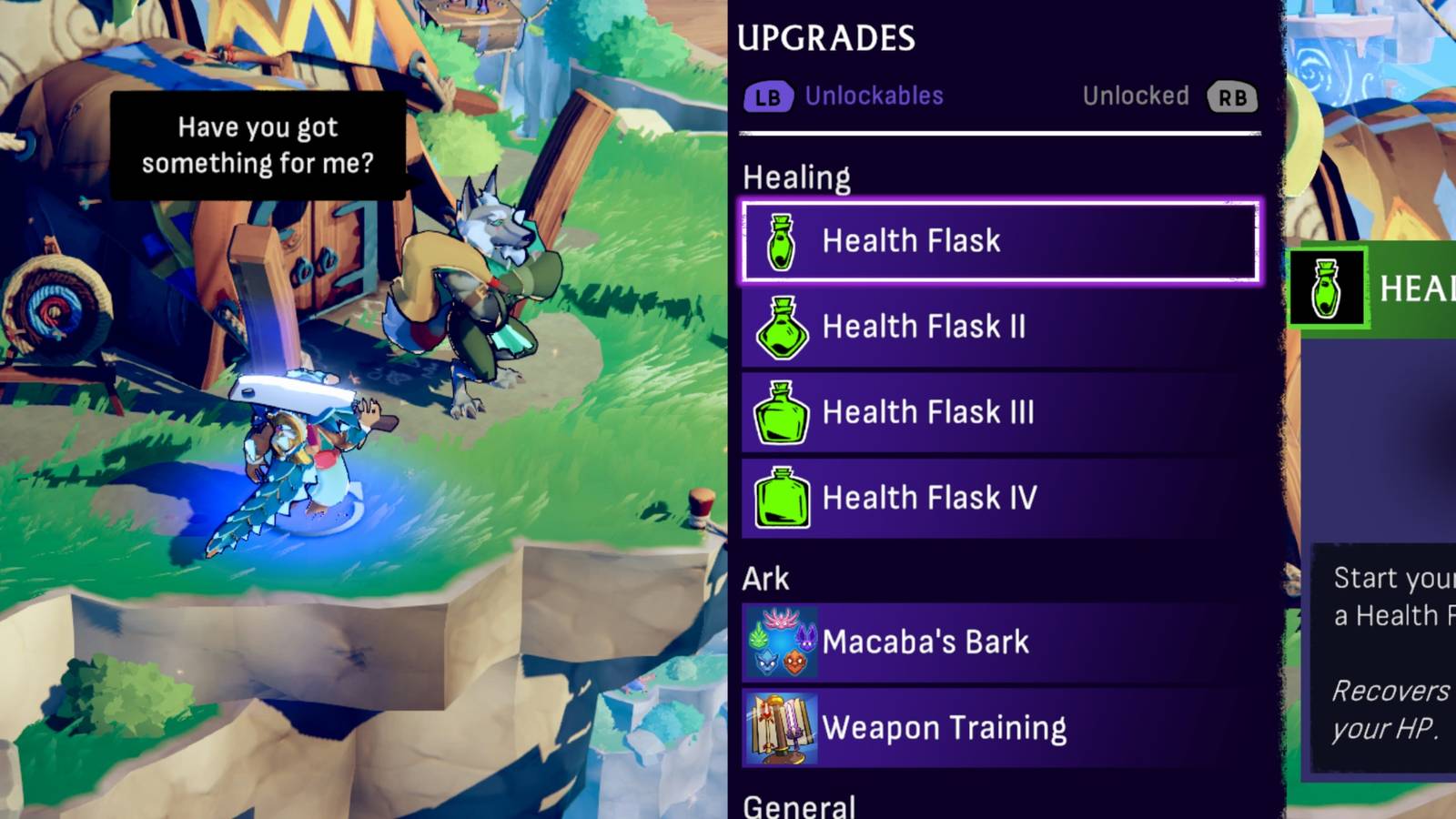Click the Health Flask II bottle icon
The width and height of the screenshot is (1456, 819).
tap(780, 327)
